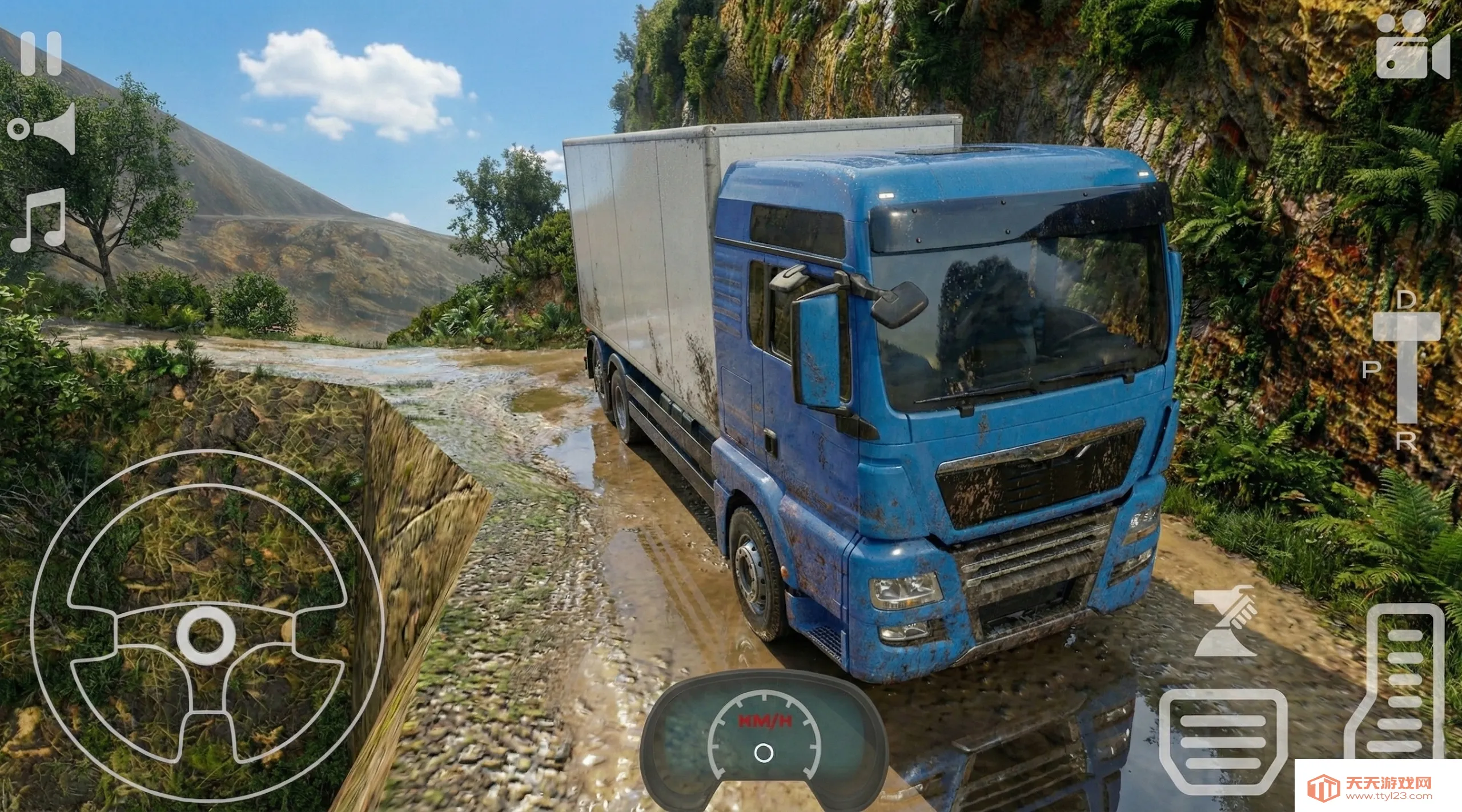The height and width of the screenshot is (812, 1462).
Task: Toggle the music note icon
Action: click(39, 220)
